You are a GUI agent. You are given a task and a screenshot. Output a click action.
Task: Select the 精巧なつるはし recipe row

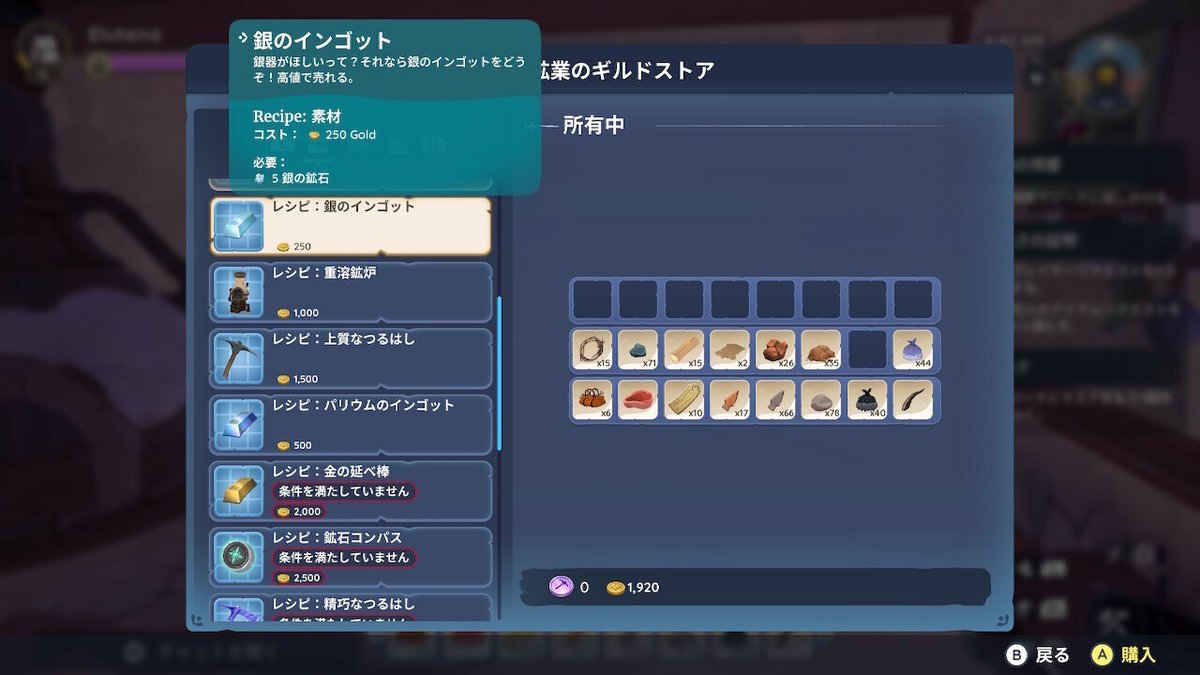click(x=350, y=608)
